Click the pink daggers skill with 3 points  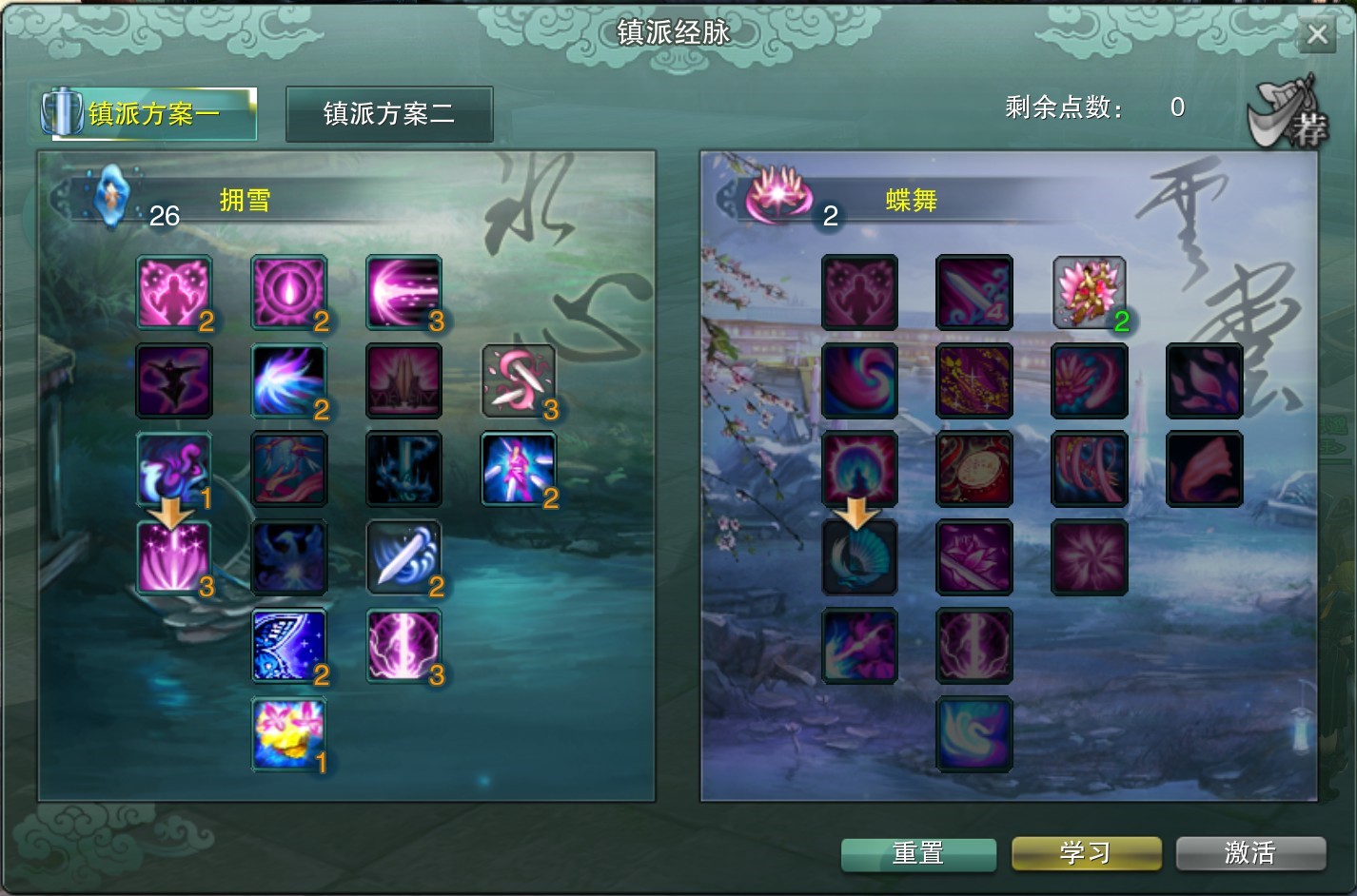tap(519, 382)
